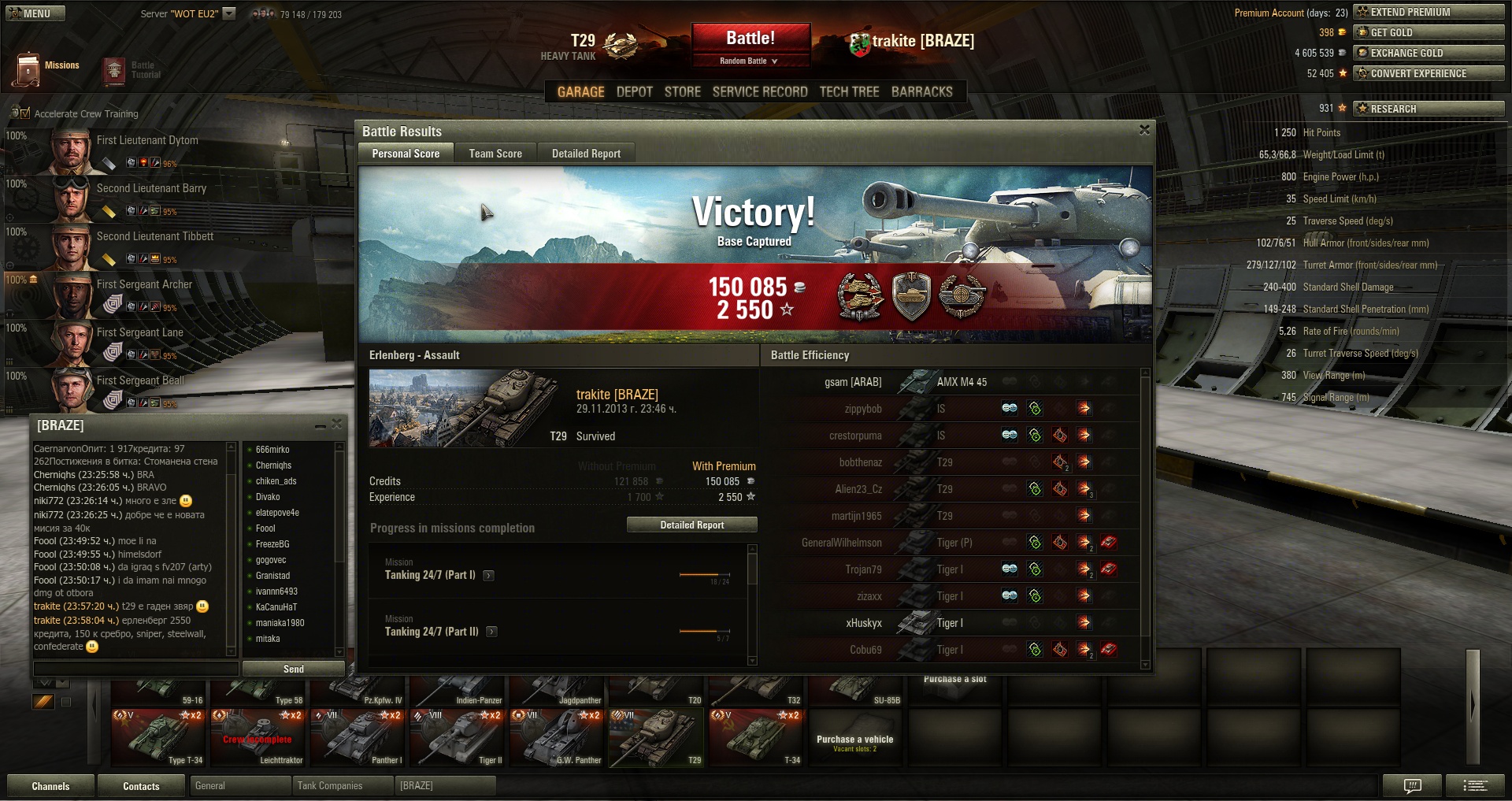Switch to the Team Score tab
The width and height of the screenshot is (1512, 801).
click(495, 154)
